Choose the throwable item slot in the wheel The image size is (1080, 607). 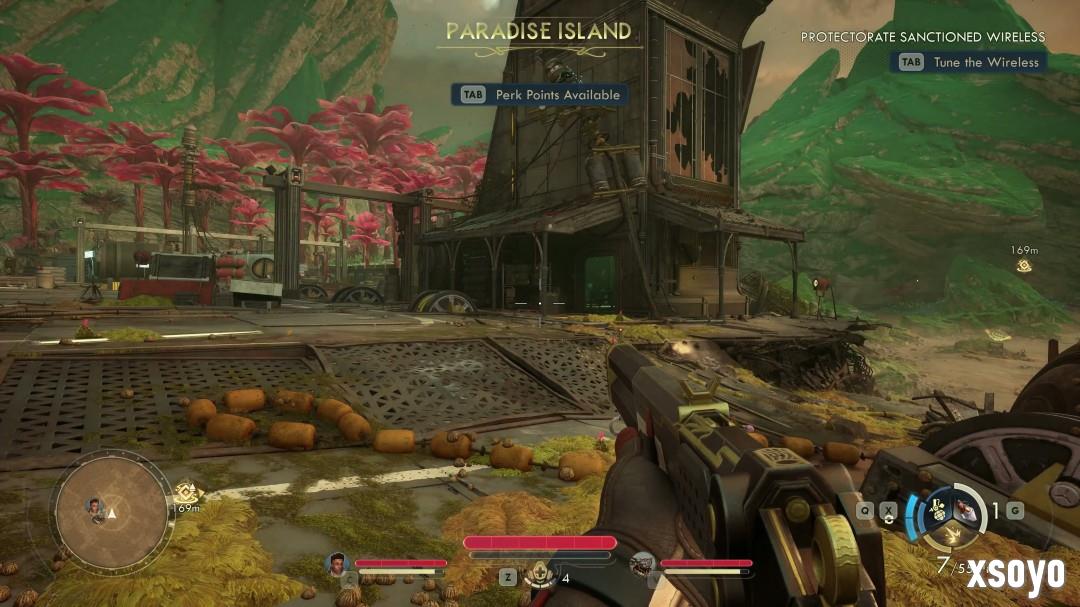(963, 509)
